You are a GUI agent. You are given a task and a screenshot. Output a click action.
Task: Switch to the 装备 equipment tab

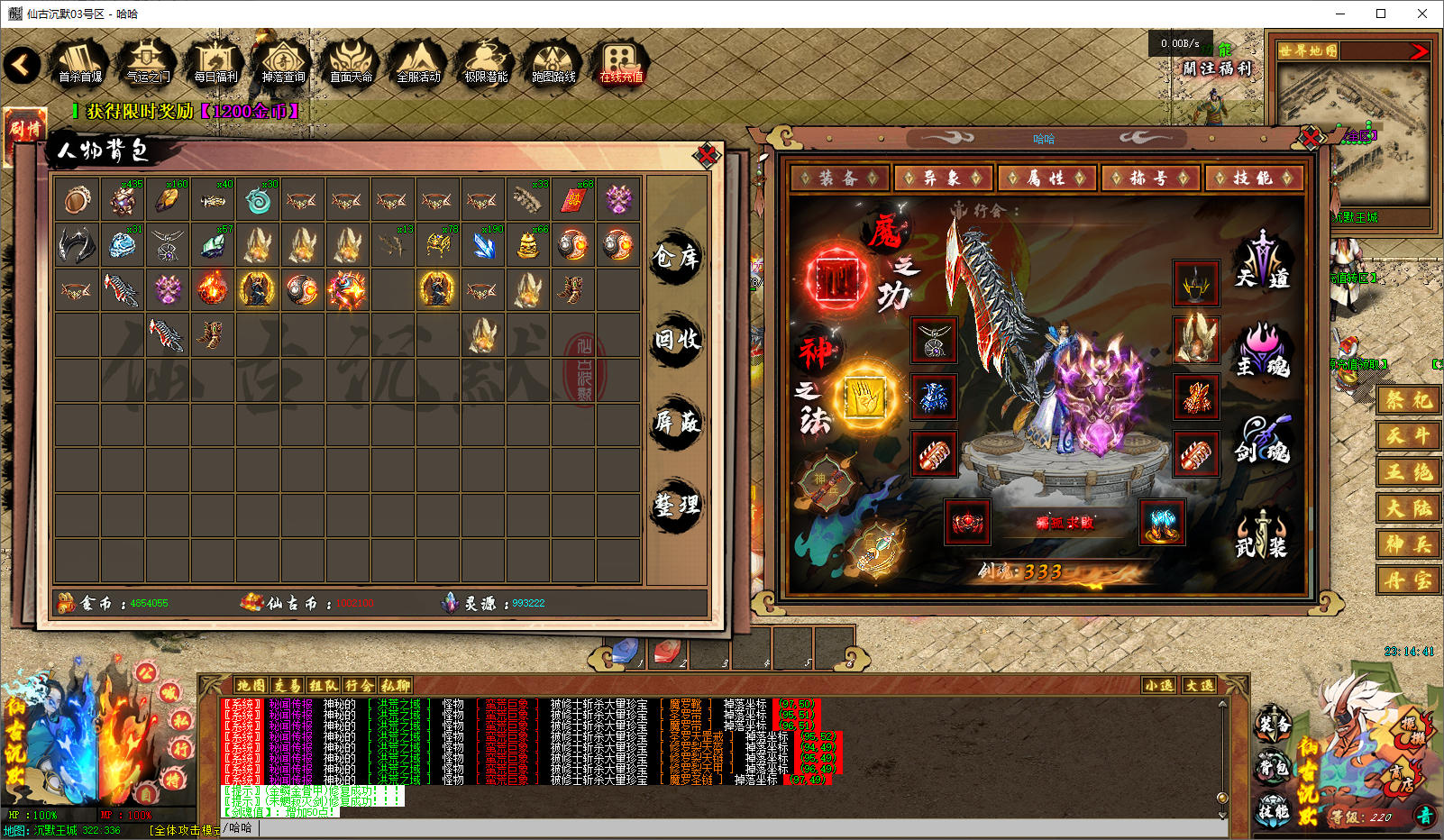pos(838,178)
